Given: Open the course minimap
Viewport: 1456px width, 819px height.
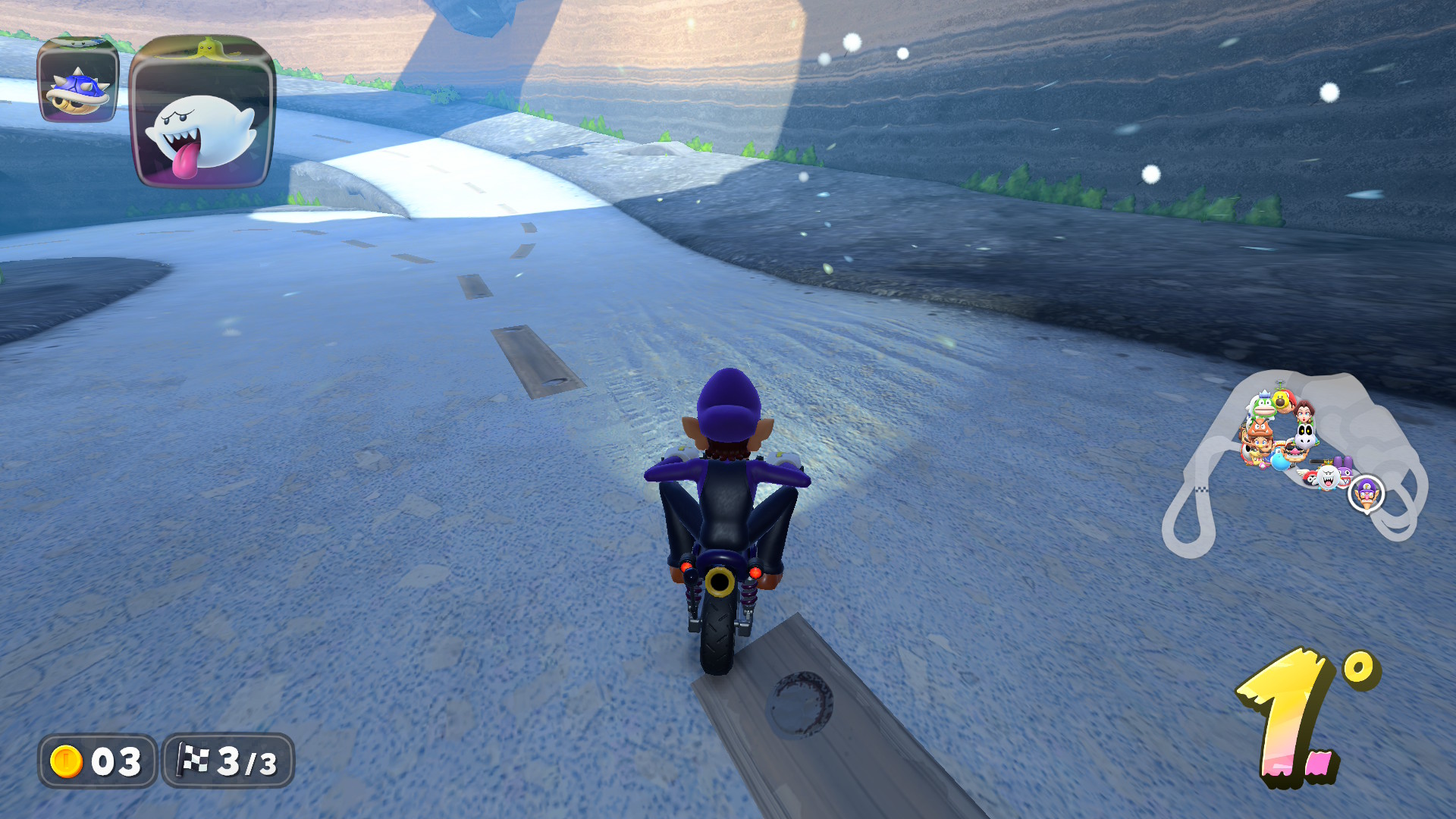Looking at the screenshot, I should pyautogui.click(x=1293, y=463).
